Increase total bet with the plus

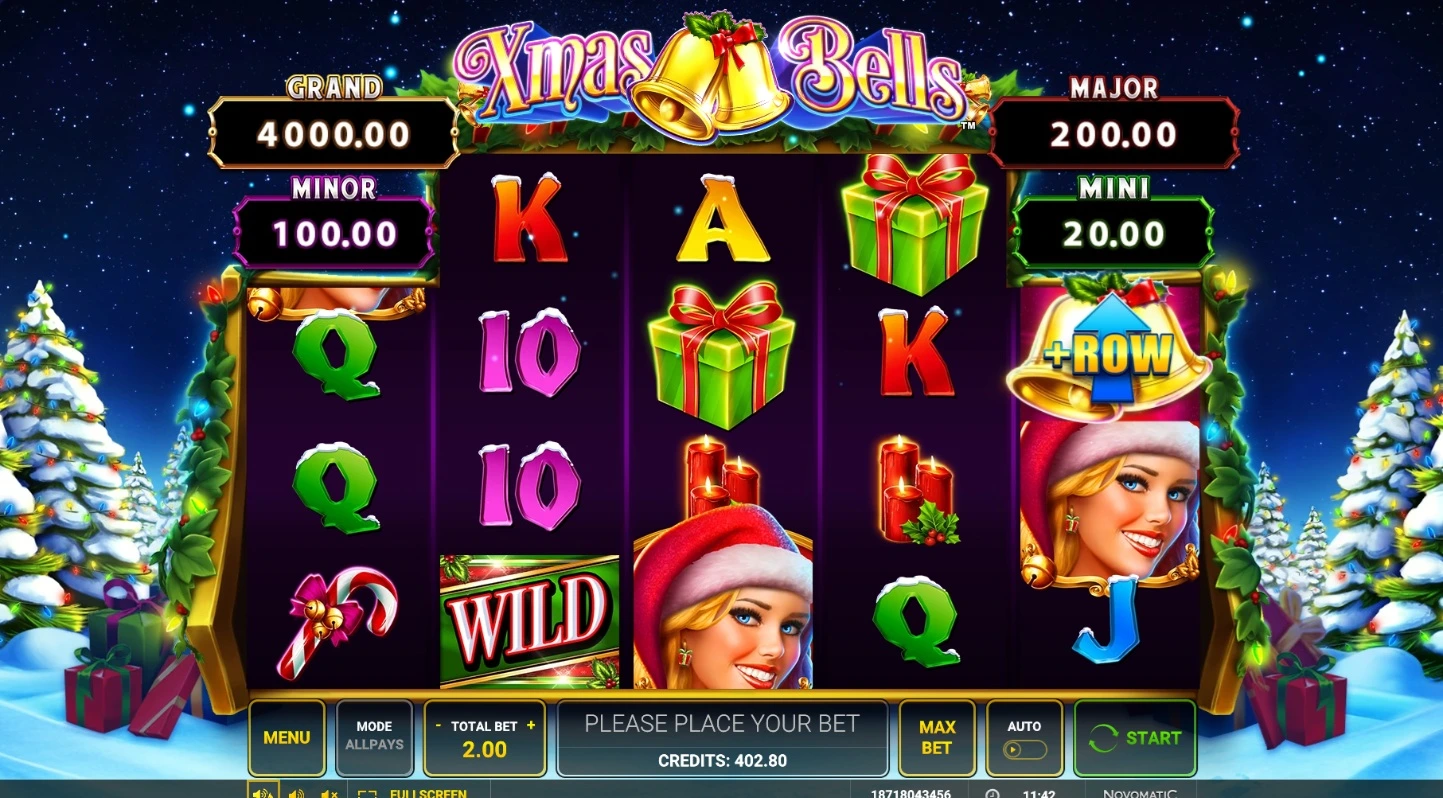tap(531, 726)
